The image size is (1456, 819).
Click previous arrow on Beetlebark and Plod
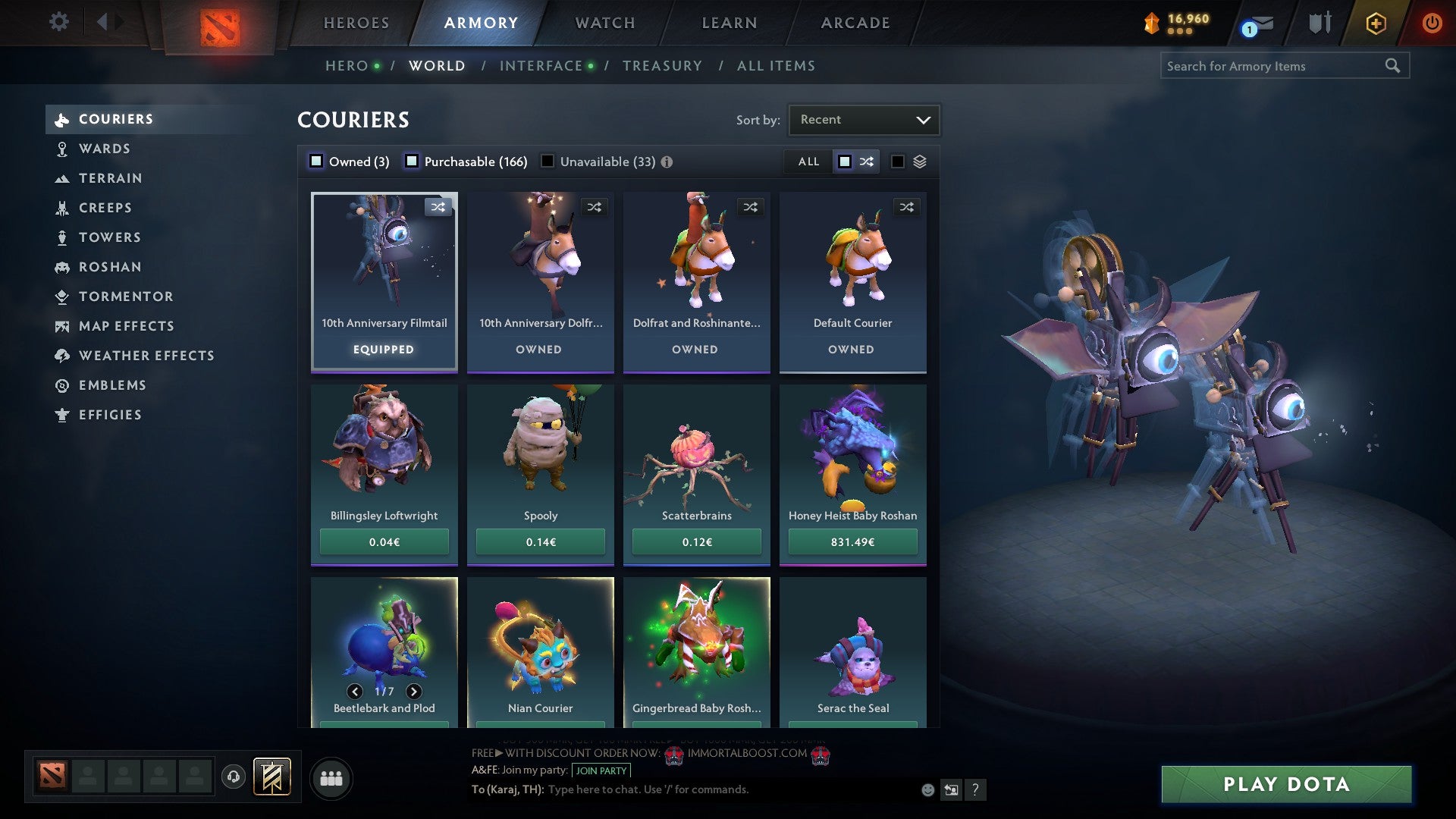click(354, 692)
